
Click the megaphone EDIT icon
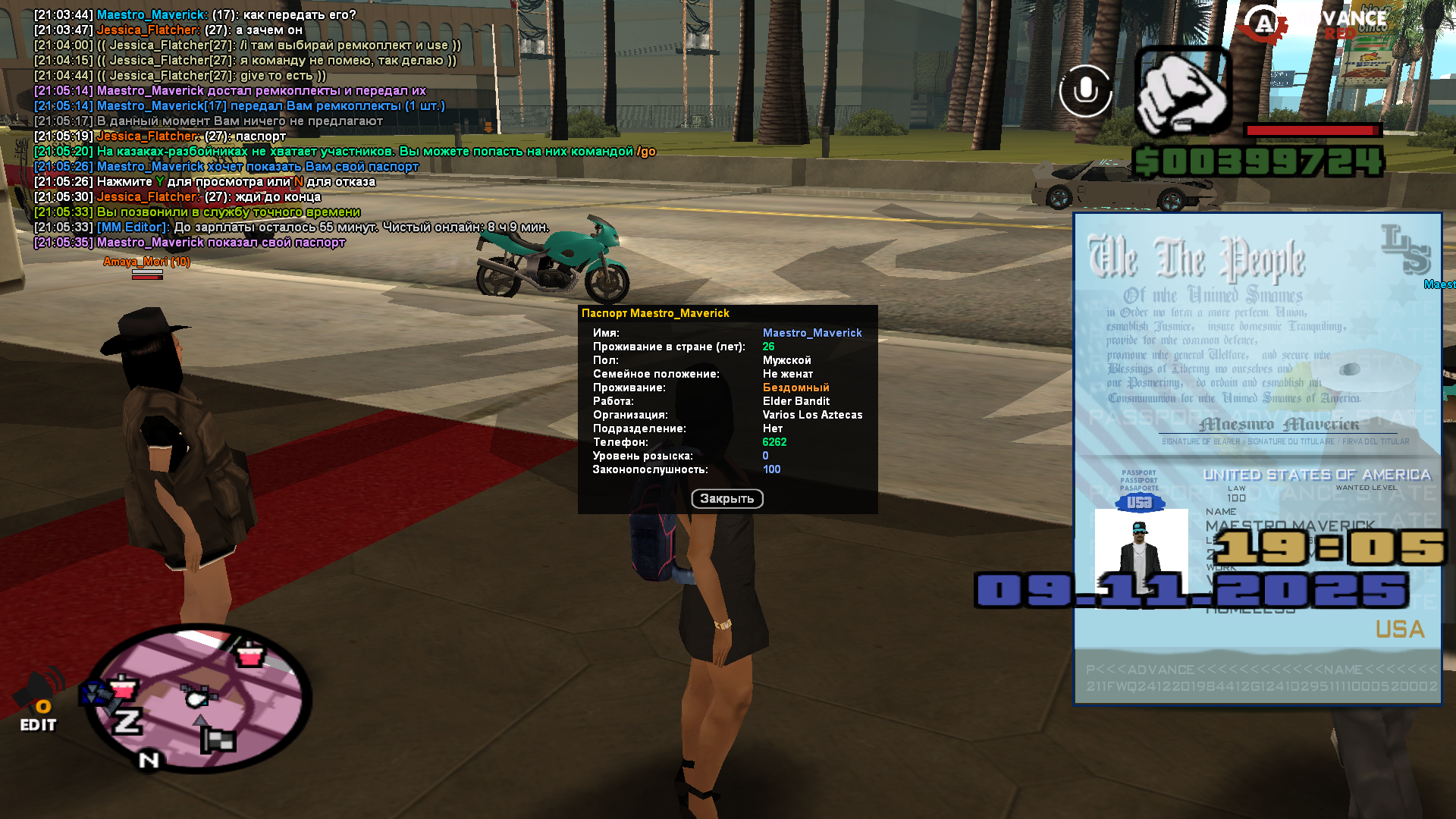pyautogui.click(x=39, y=700)
